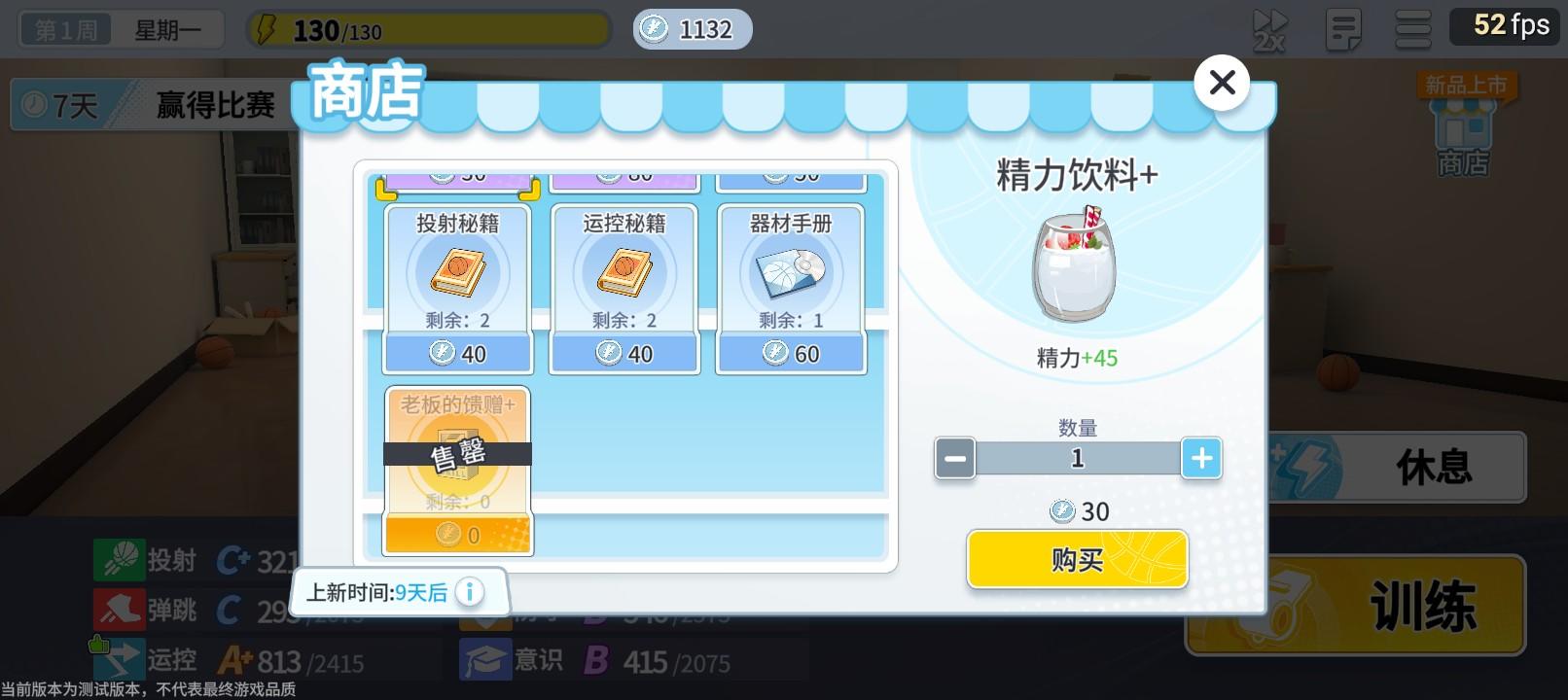Select the 投射秘籍 shooting manual item
Image resolution: width=1568 pixels, height=700 pixels.
[457, 282]
